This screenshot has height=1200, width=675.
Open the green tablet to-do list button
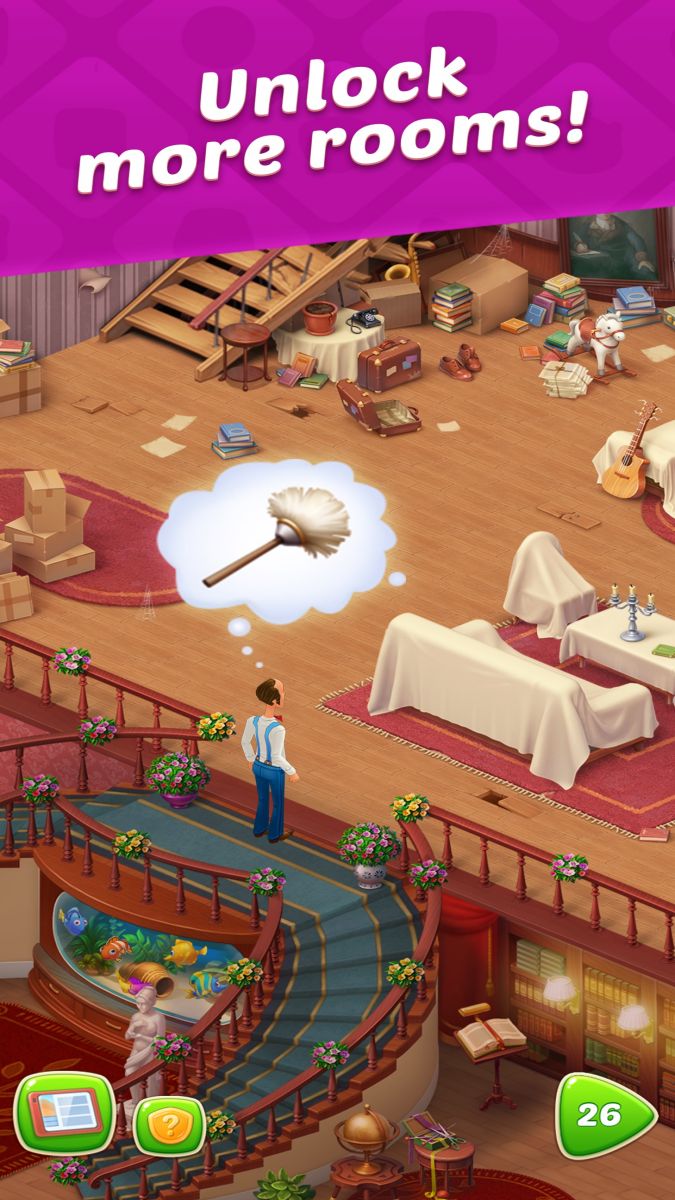[66, 1113]
